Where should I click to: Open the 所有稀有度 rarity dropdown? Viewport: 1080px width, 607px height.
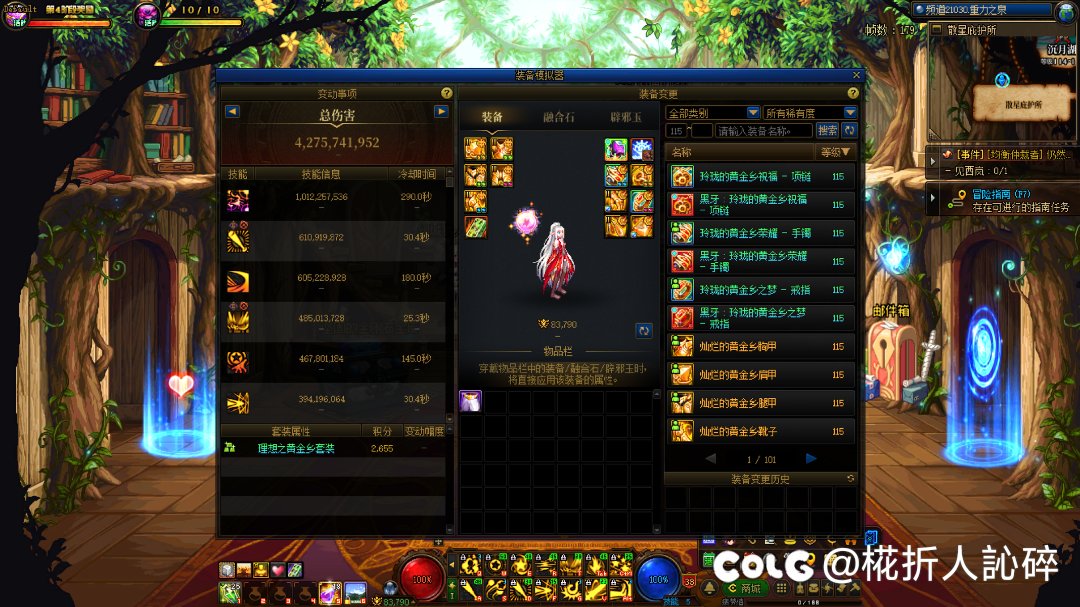[810, 113]
